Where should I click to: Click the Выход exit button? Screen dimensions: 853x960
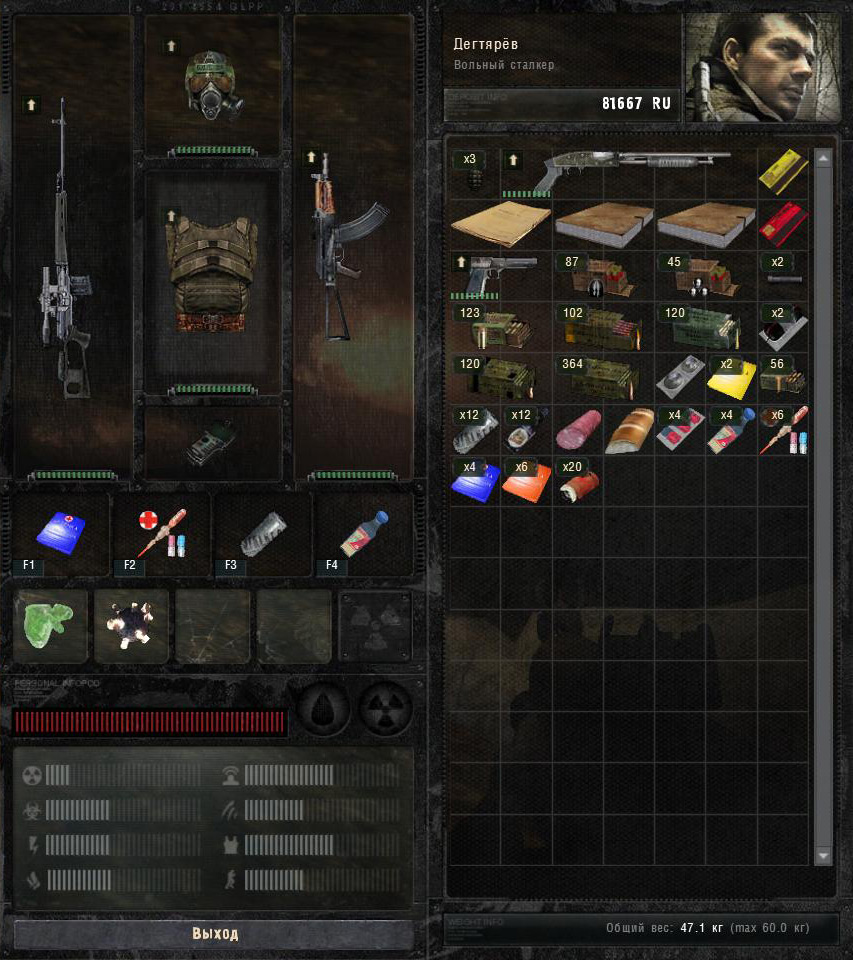pos(214,934)
